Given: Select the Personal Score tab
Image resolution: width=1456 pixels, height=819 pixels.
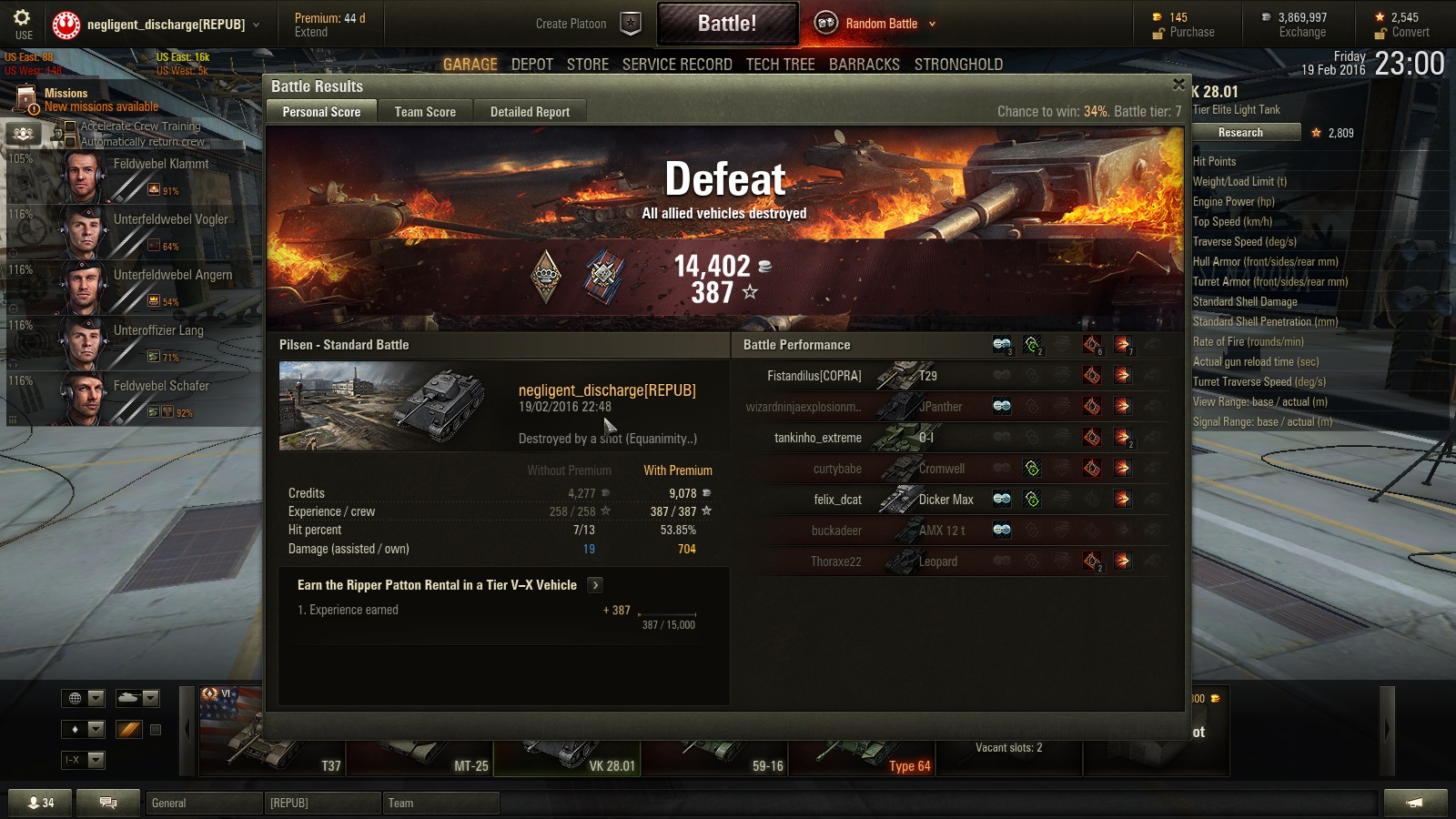Looking at the screenshot, I should [x=321, y=112].
